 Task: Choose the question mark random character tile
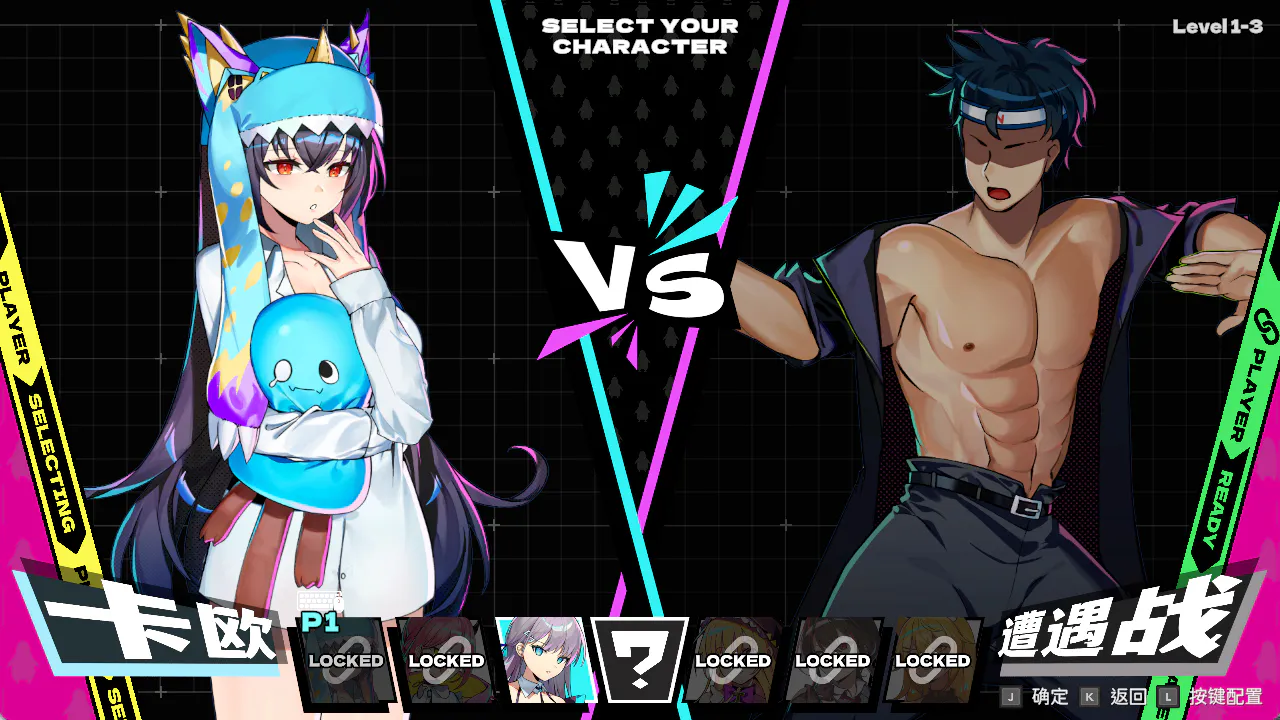[640, 659]
